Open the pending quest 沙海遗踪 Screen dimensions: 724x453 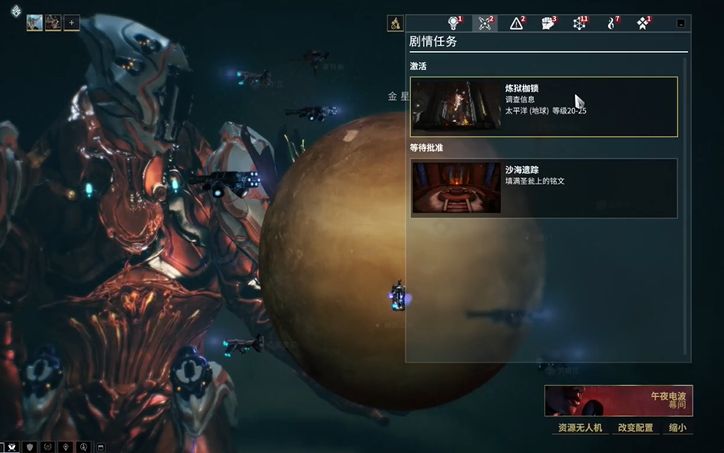543,187
